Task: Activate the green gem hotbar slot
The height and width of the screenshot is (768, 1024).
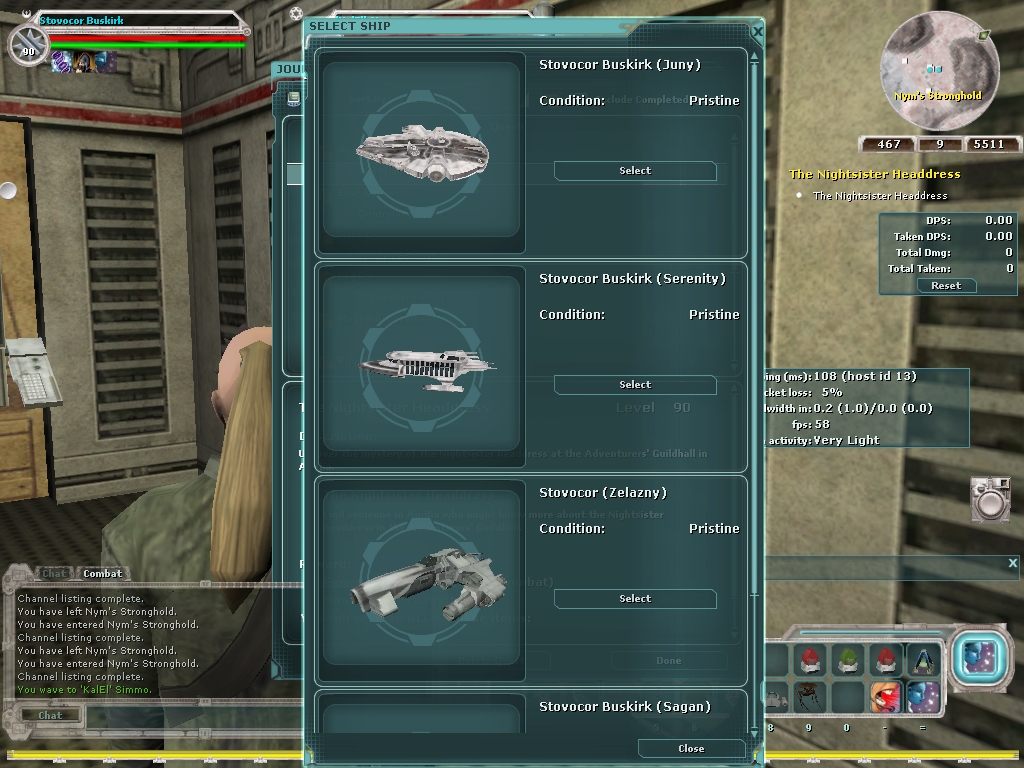Action: (847, 660)
